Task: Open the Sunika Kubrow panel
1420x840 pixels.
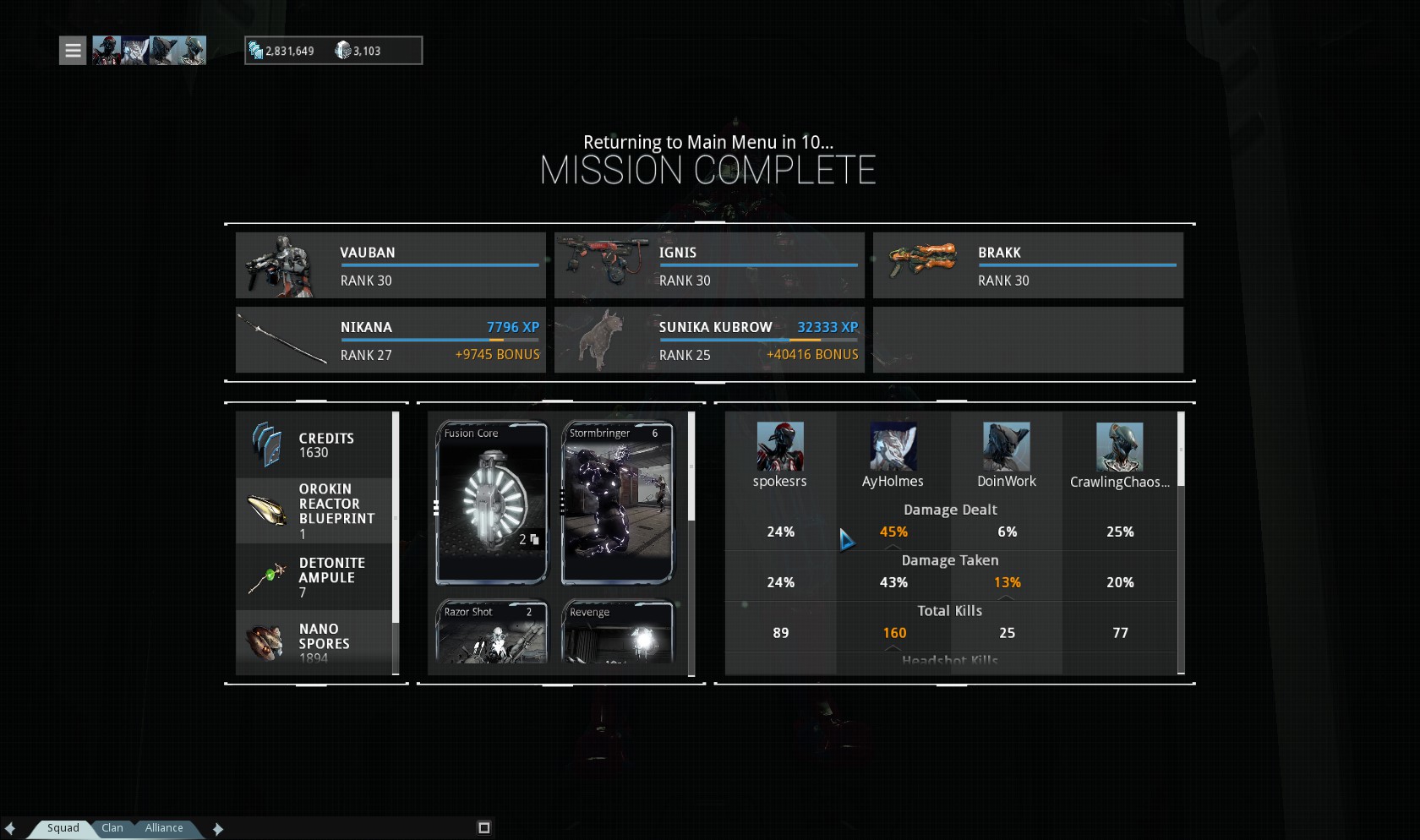Action: pyautogui.click(x=709, y=340)
